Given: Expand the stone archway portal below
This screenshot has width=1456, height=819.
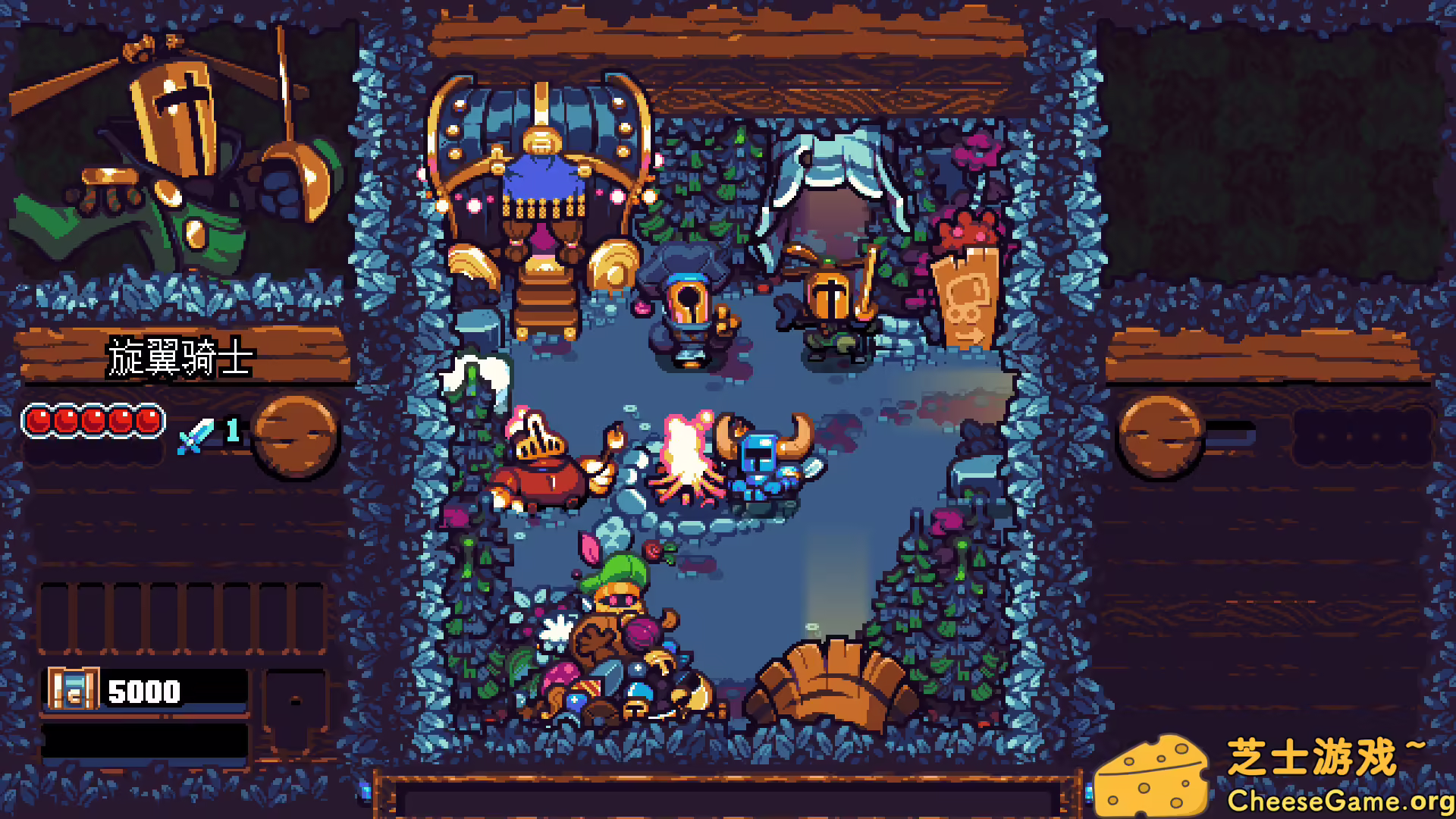Looking at the screenshot, I should coord(829,682).
